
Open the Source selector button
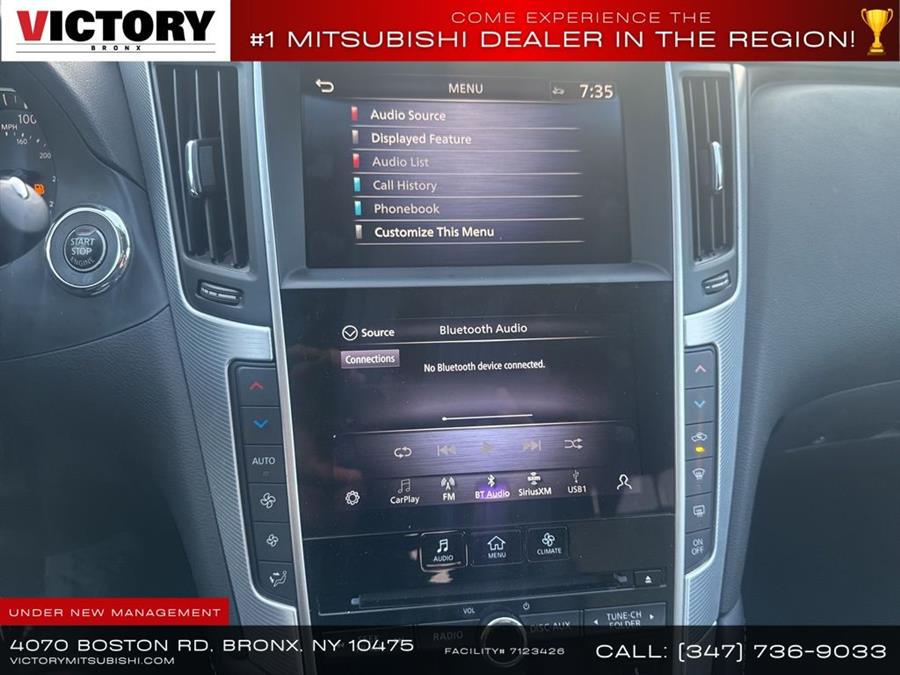click(368, 332)
